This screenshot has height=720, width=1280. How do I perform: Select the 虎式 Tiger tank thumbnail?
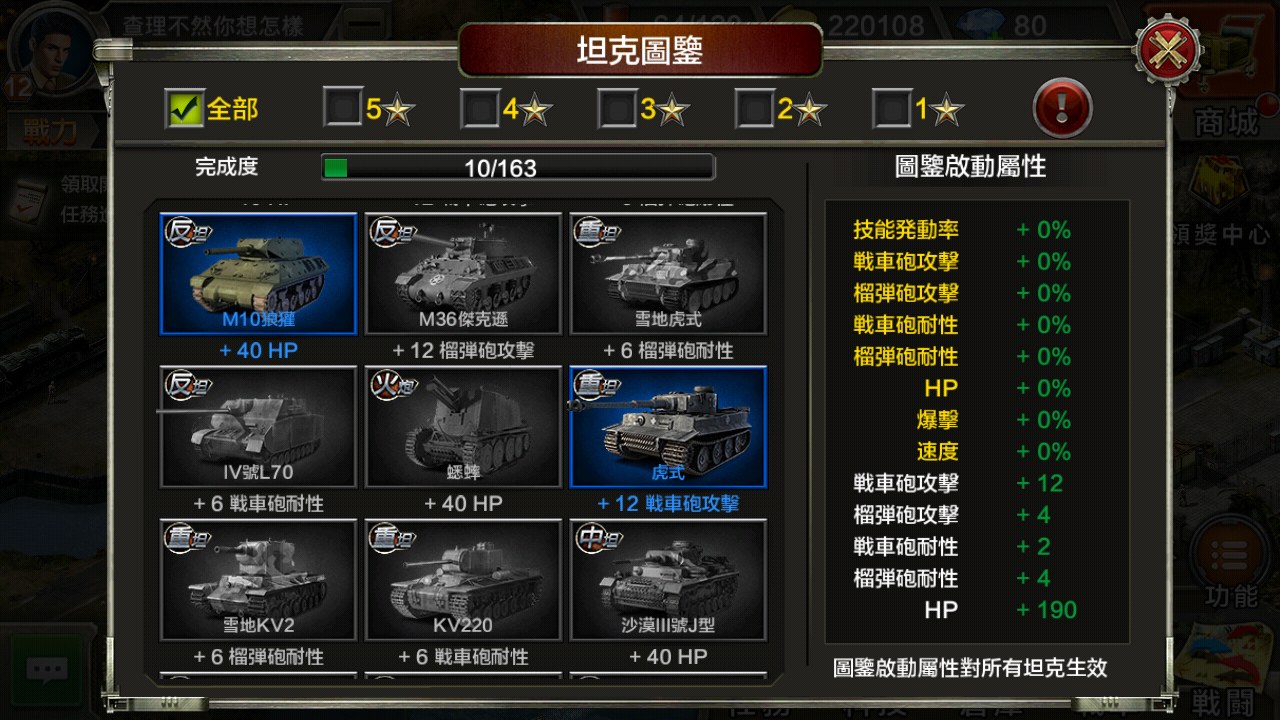(668, 427)
